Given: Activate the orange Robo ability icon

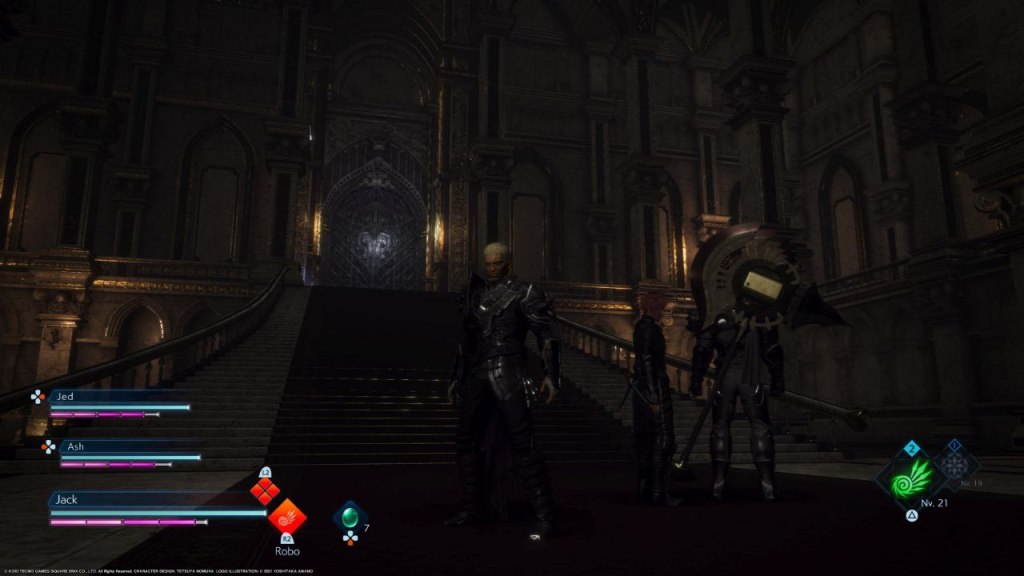Looking at the screenshot, I should pos(287,517).
